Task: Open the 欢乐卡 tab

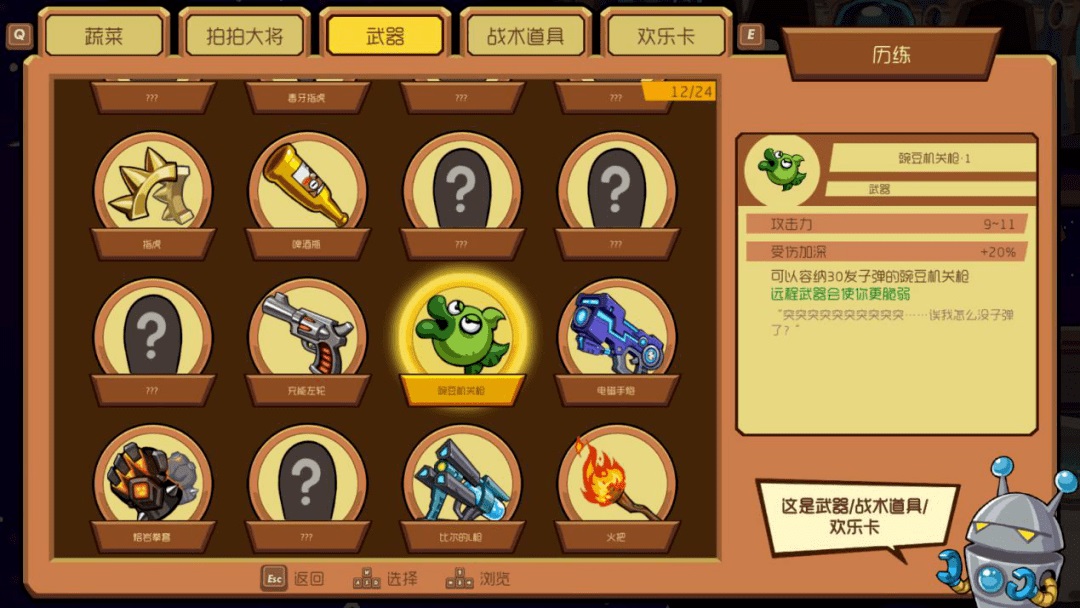Action: (665, 37)
